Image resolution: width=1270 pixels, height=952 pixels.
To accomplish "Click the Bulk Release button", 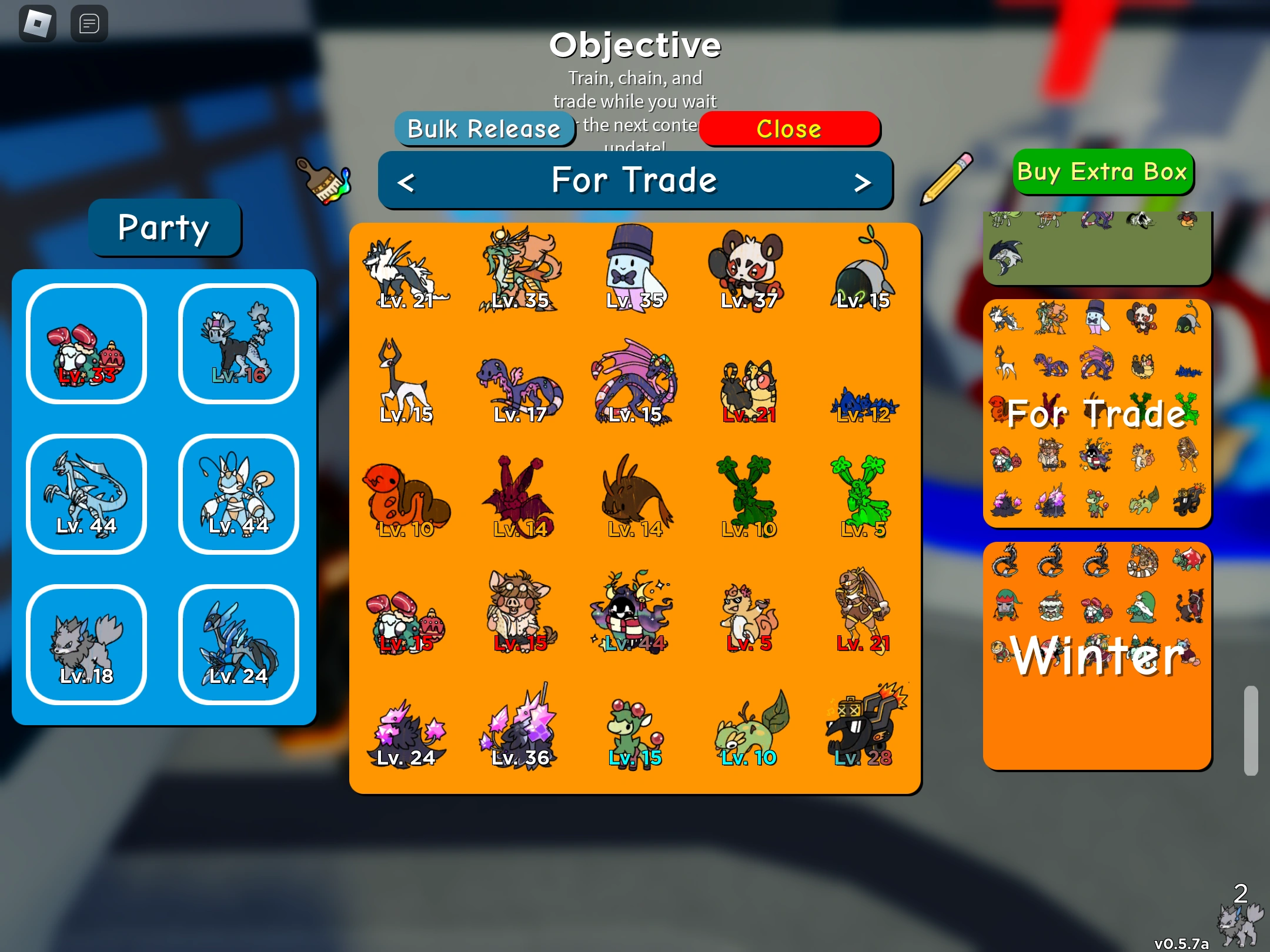I will (x=486, y=128).
